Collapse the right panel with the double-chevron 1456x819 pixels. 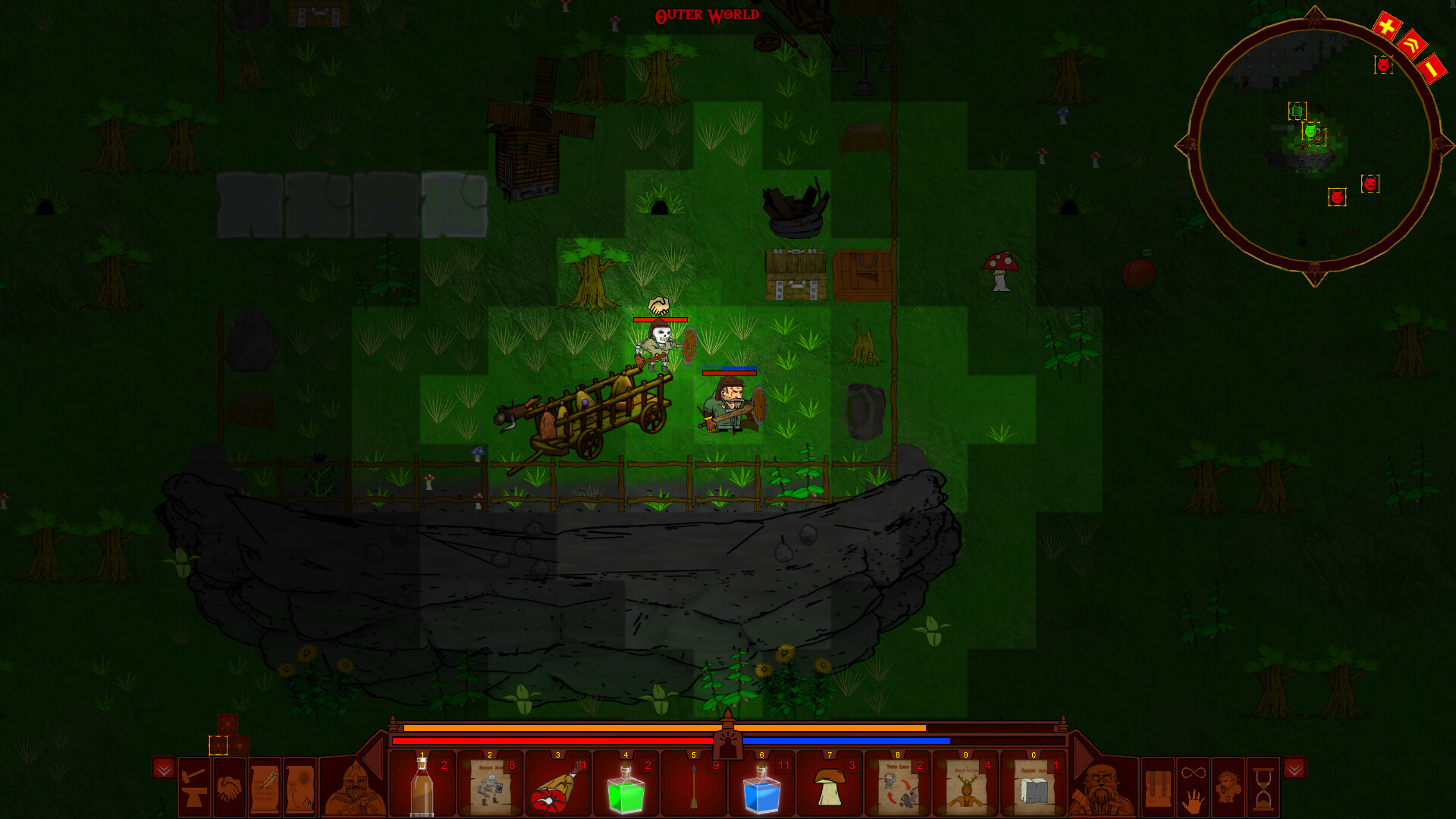[1294, 769]
